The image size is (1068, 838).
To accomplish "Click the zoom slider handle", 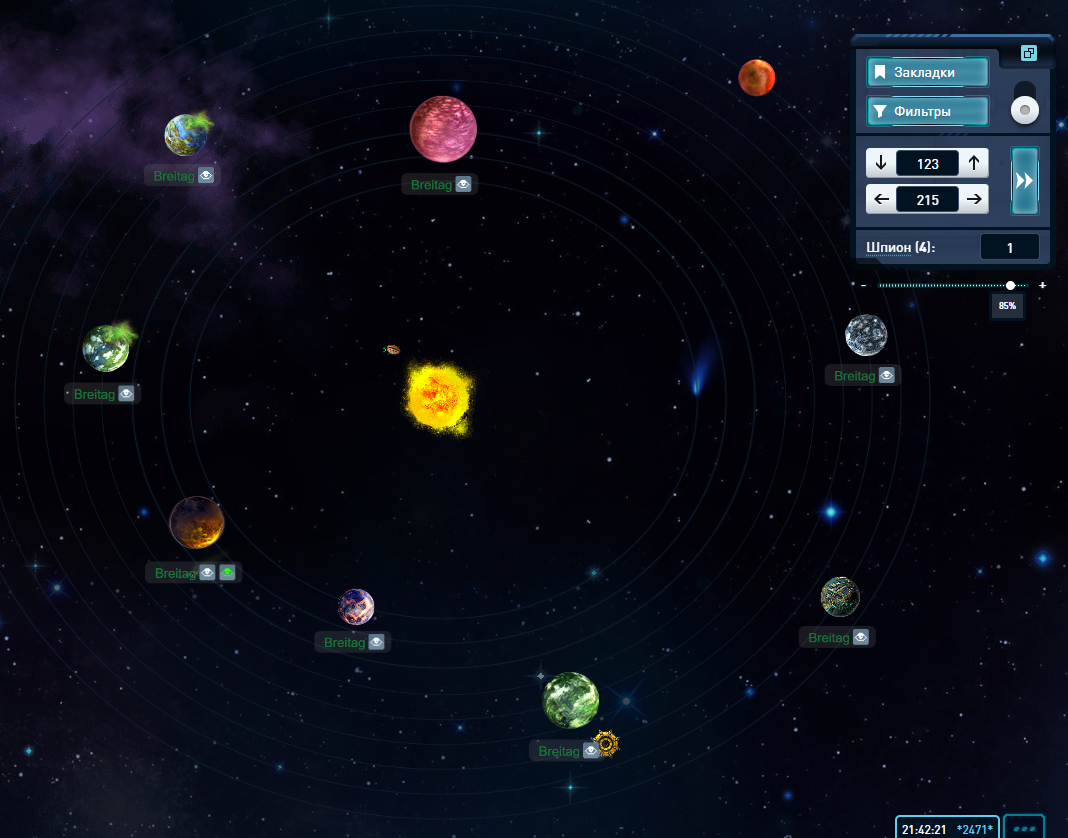I will pos(1011,285).
